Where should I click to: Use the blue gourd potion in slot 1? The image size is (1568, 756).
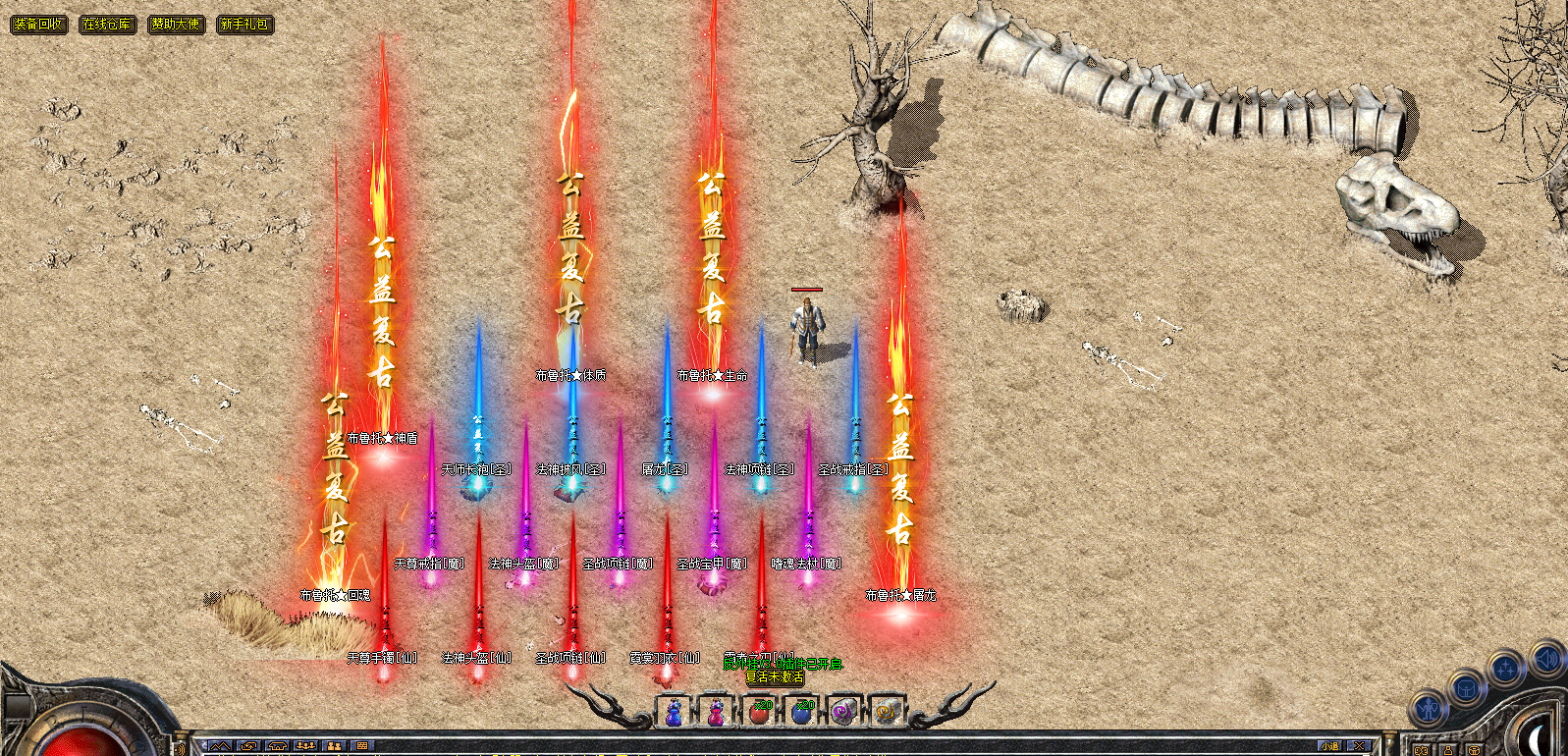click(x=674, y=713)
